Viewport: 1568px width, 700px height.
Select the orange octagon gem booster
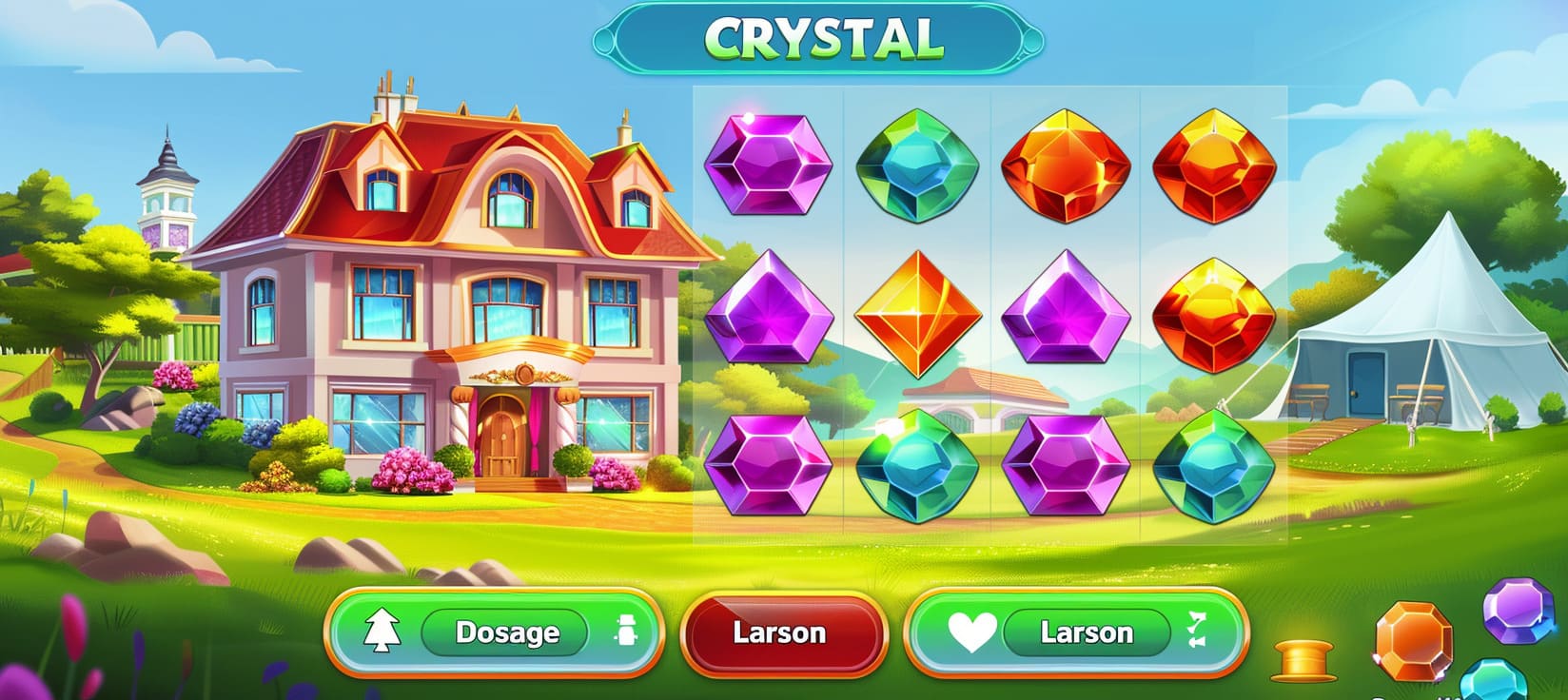click(1414, 641)
